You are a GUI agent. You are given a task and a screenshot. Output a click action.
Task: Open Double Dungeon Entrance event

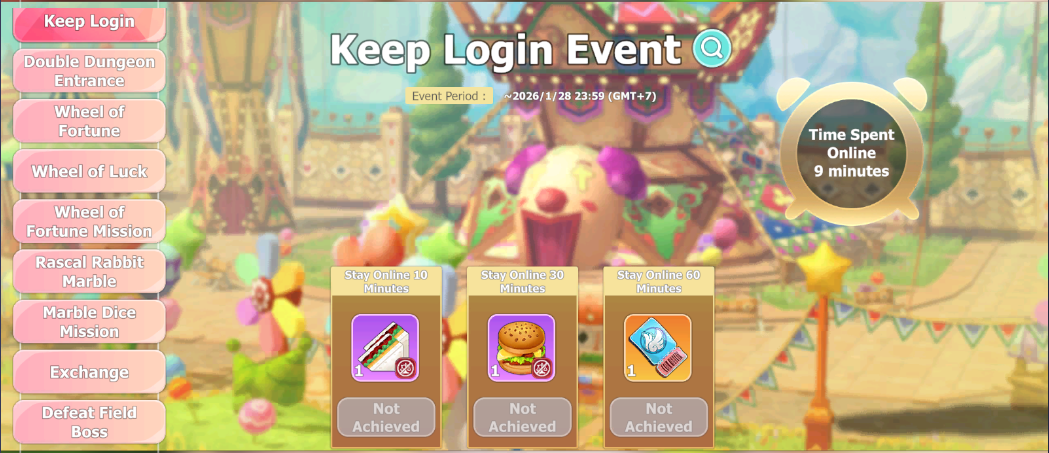[89, 71]
